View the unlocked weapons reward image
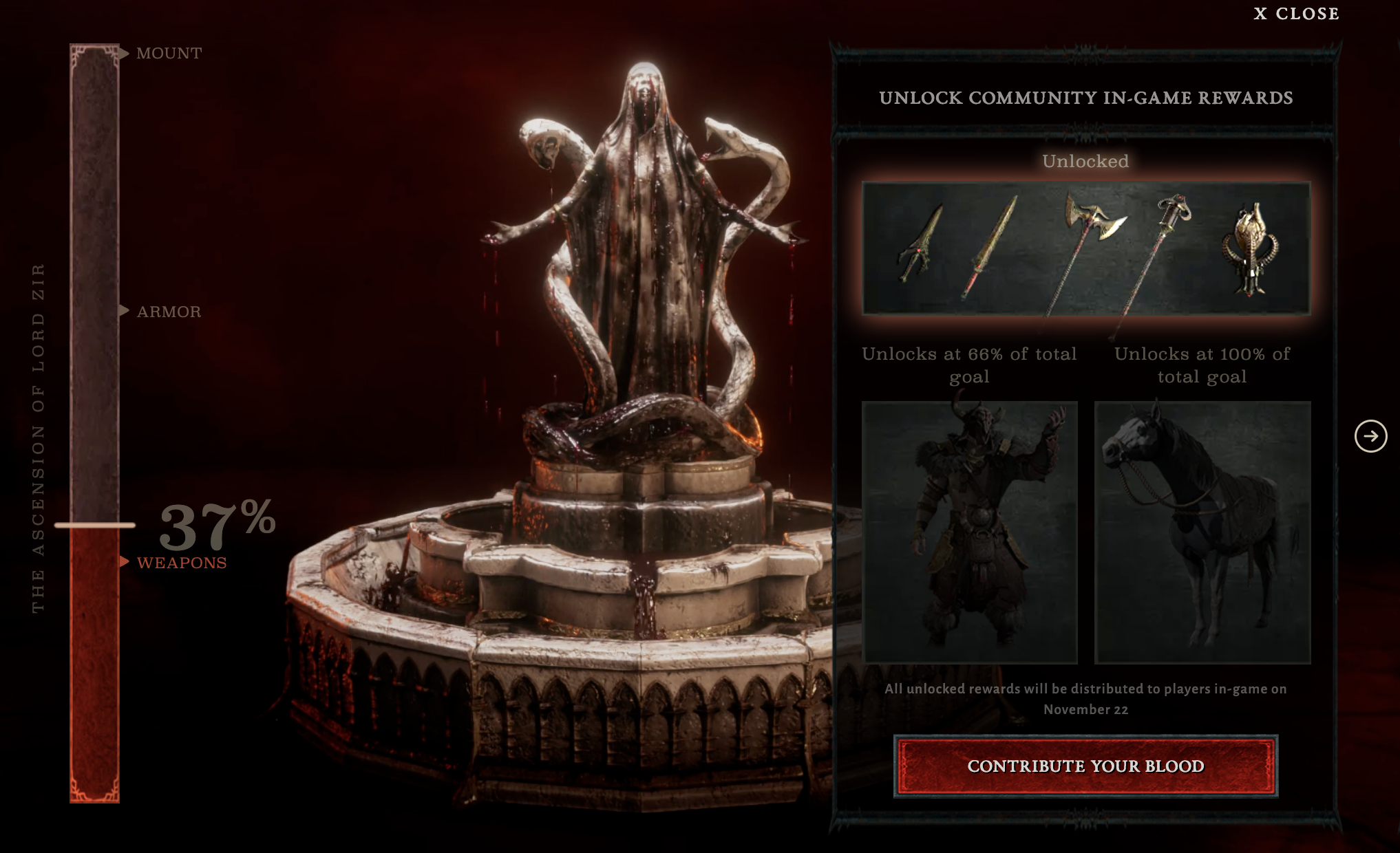 (1085, 248)
